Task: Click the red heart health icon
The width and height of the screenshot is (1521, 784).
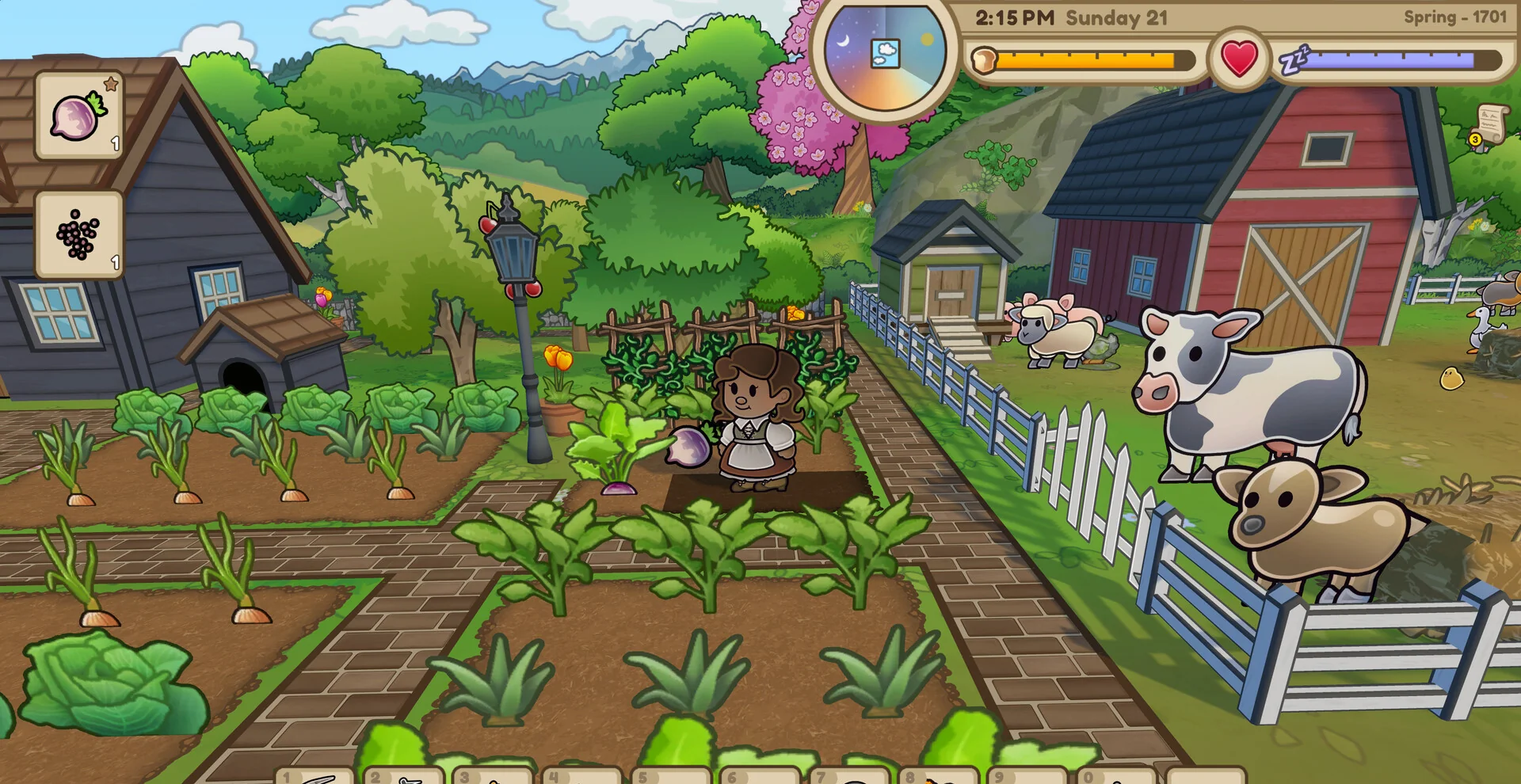Action: click(x=1239, y=59)
